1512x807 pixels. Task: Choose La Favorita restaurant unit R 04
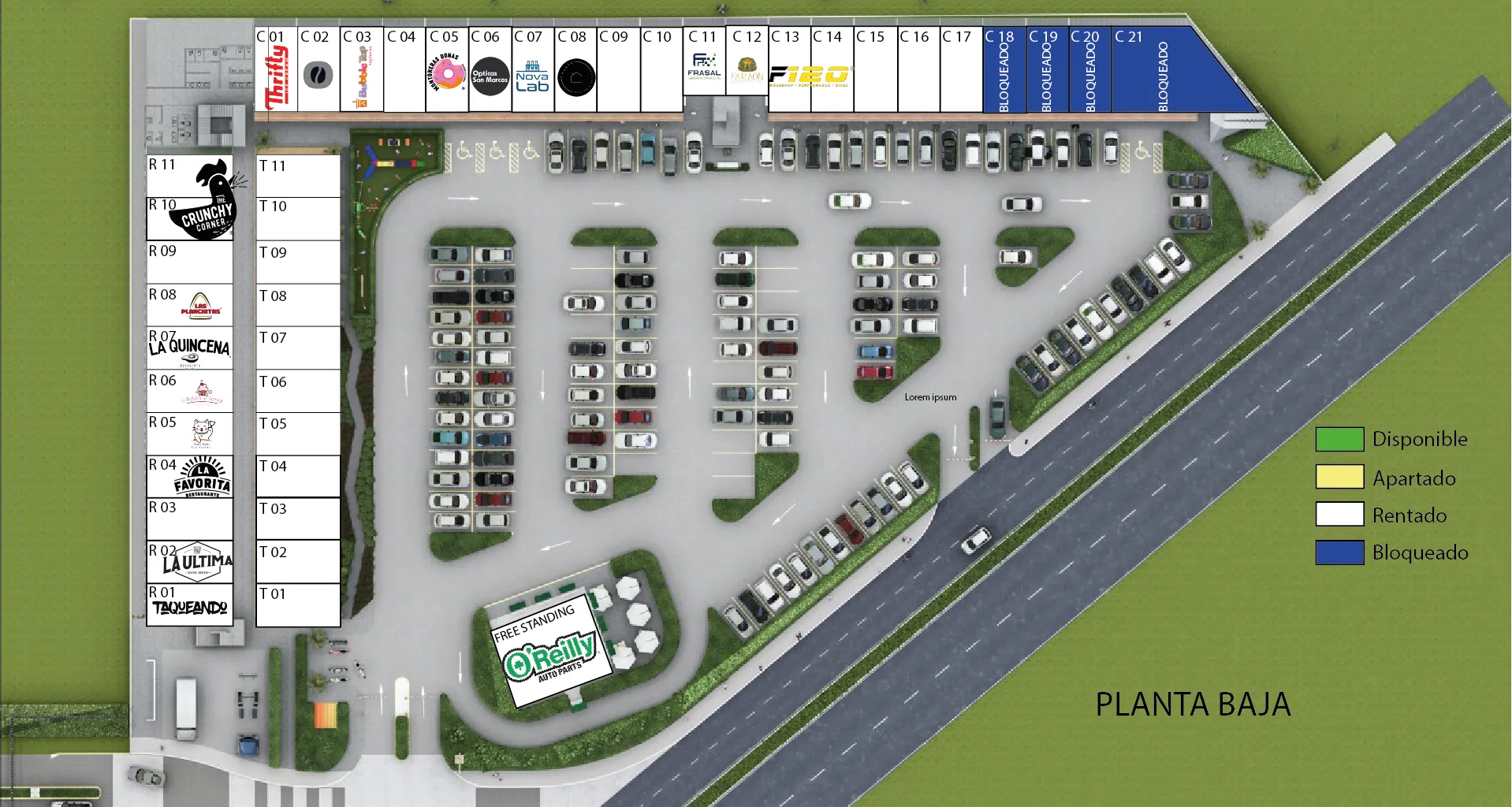[190, 476]
